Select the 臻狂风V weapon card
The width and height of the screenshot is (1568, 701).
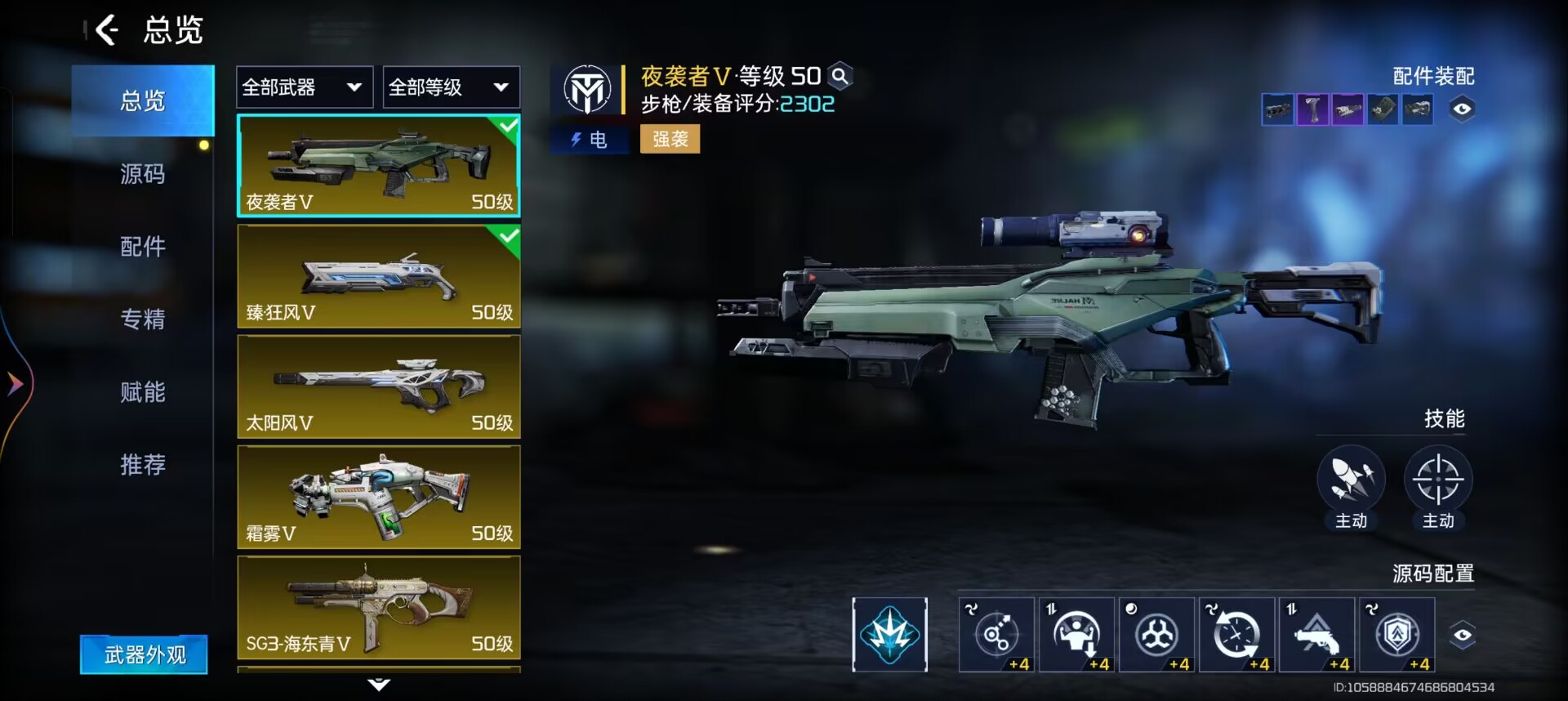(x=379, y=276)
